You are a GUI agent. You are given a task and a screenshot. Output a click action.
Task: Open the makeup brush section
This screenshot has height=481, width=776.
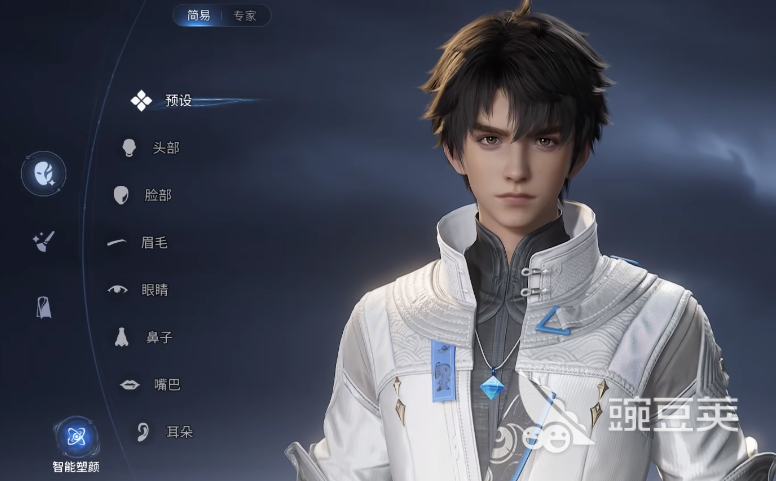[44, 241]
